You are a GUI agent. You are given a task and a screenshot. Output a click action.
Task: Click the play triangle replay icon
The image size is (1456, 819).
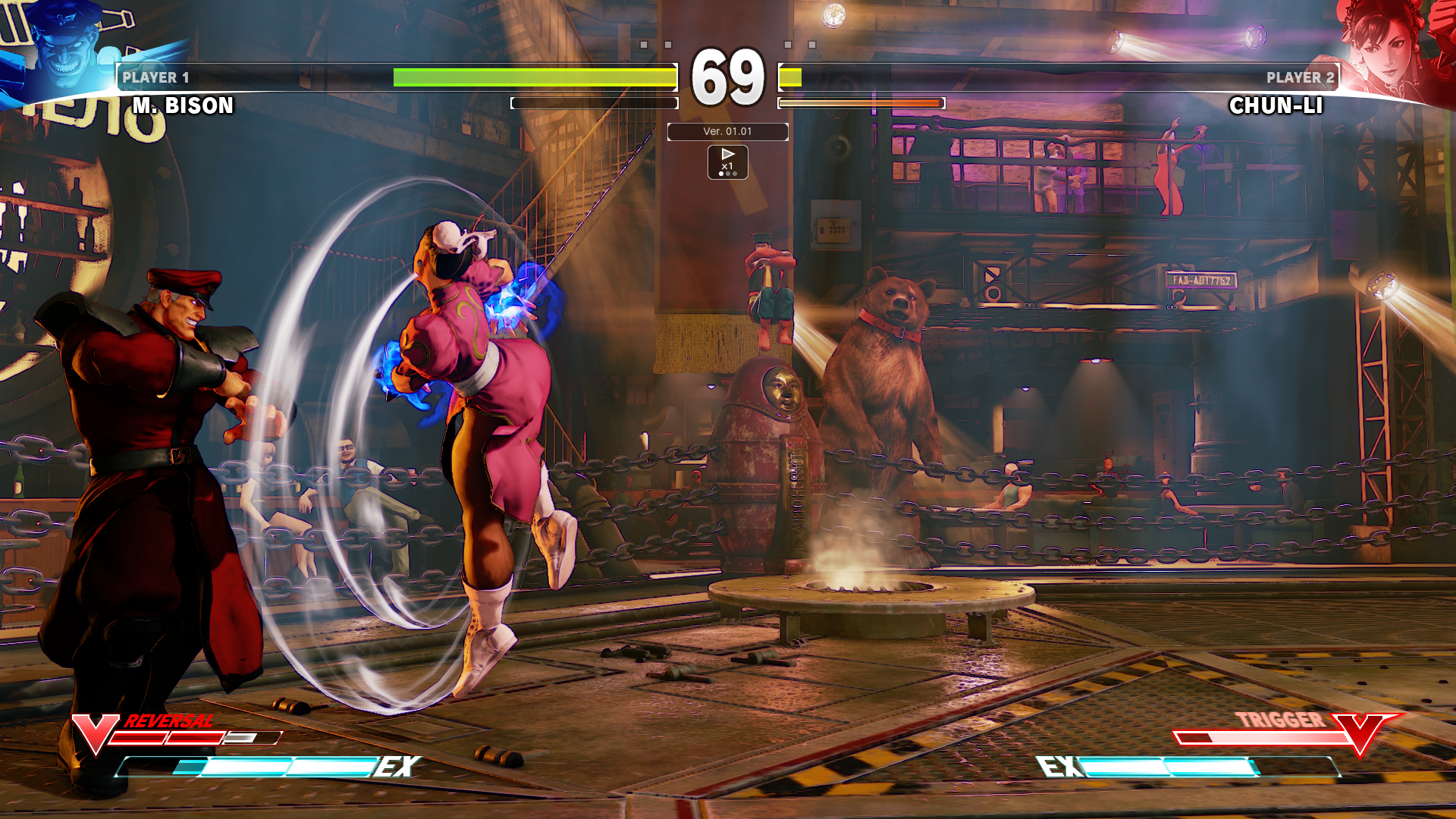point(728,155)
